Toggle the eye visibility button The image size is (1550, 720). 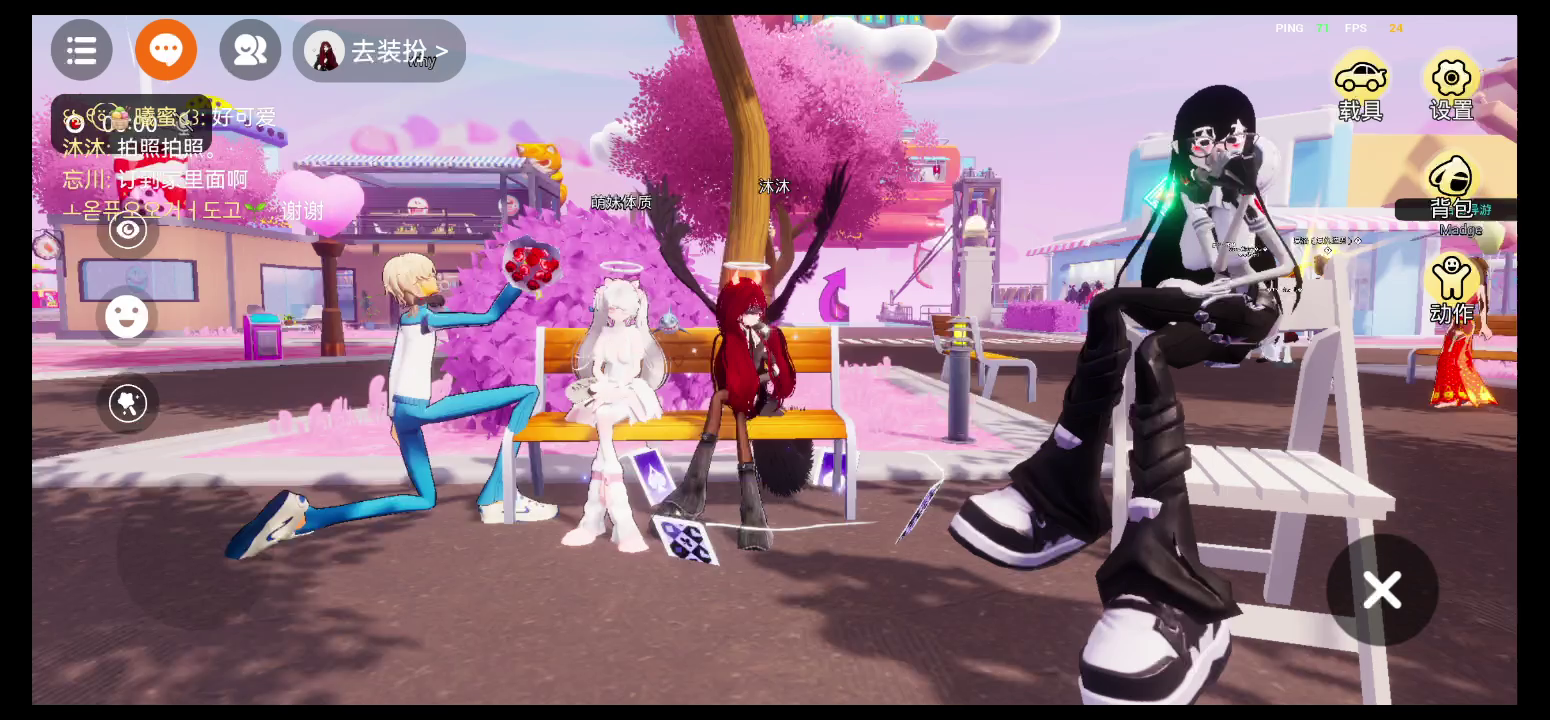128,231
